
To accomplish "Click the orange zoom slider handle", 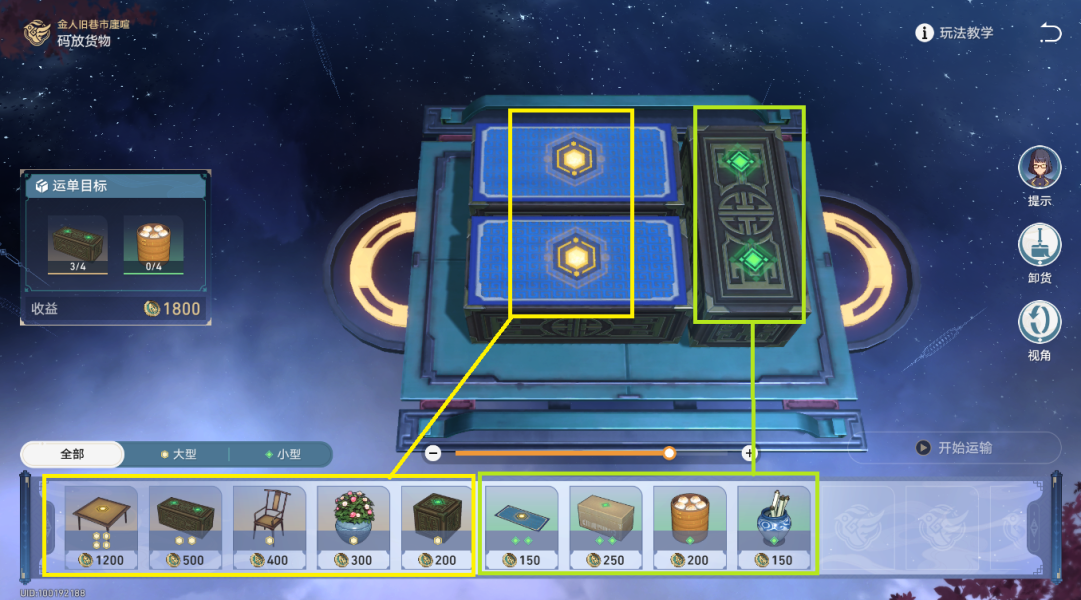I will pyautogui.click(x=669, y=453).
